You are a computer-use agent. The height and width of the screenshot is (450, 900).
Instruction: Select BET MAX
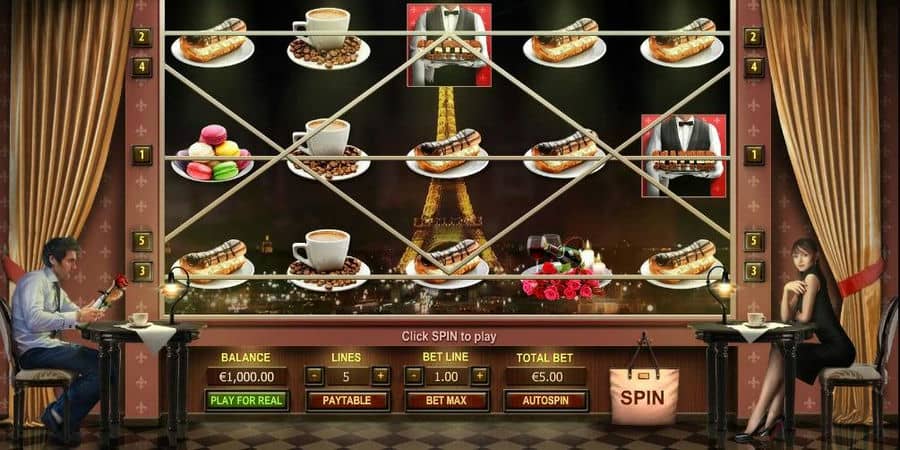tap(446, 400)
